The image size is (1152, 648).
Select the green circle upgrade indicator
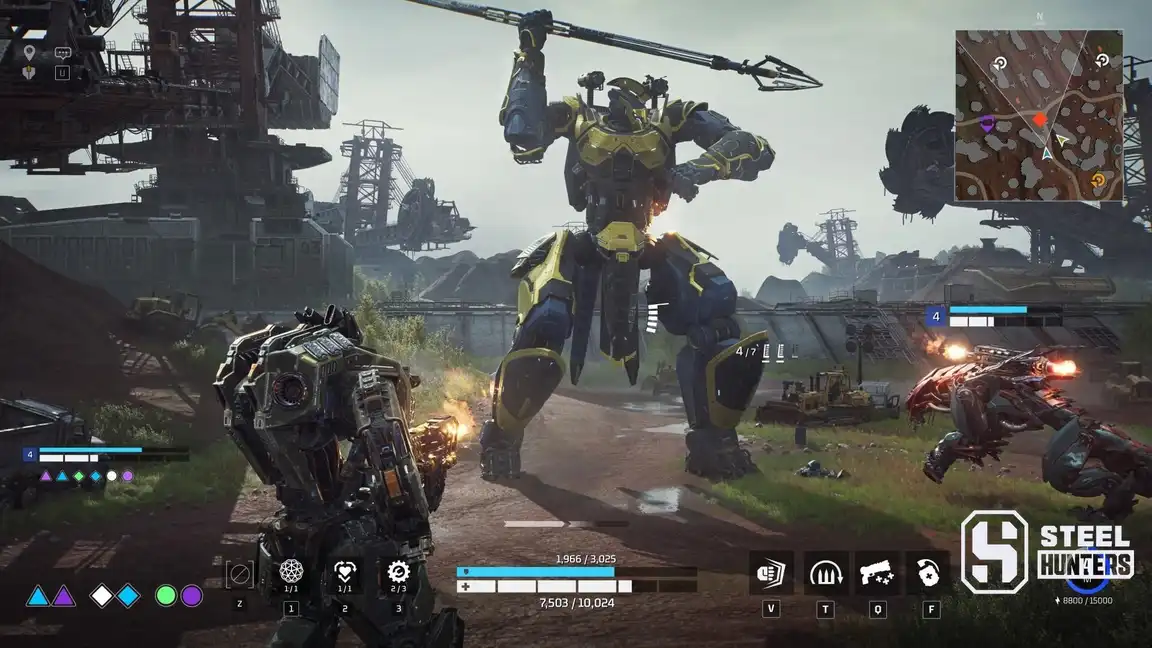coord(166,596)
